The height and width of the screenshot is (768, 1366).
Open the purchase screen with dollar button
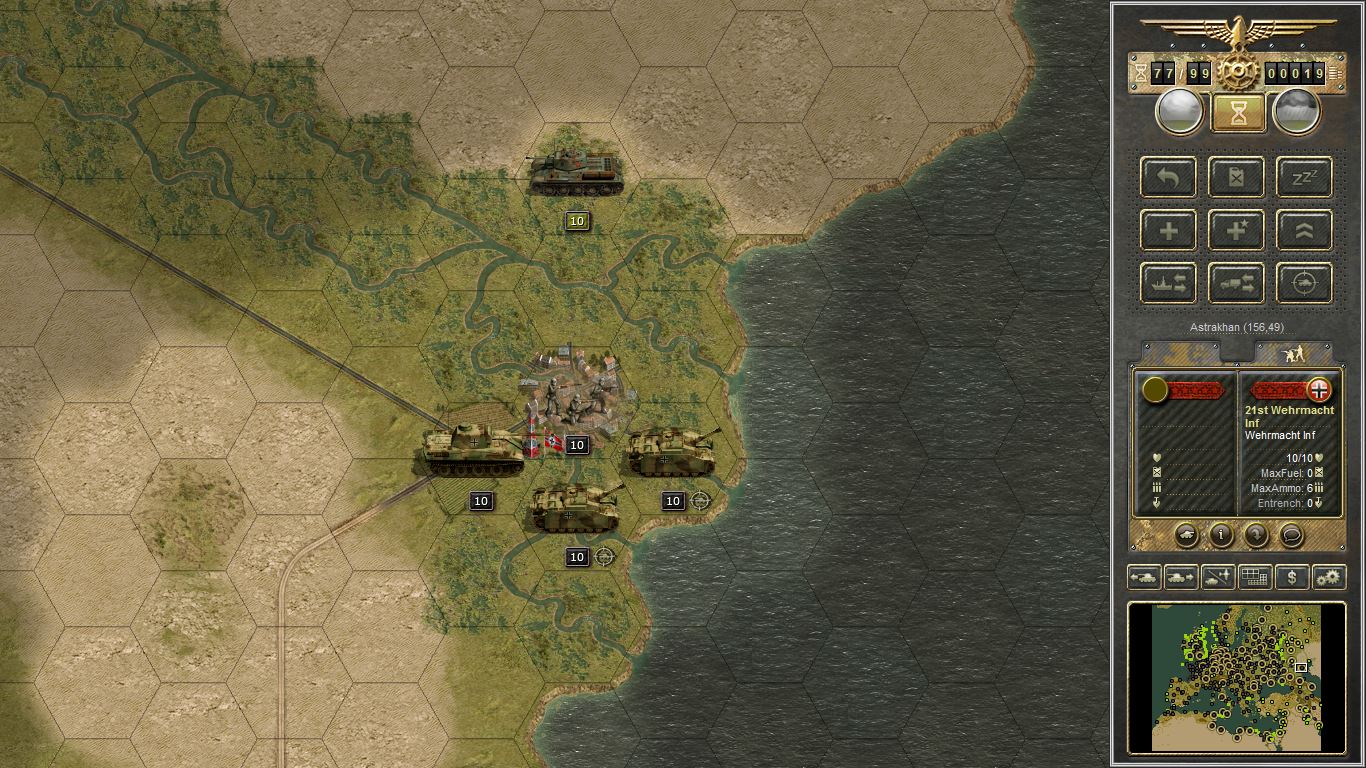tap(1292, 577)
